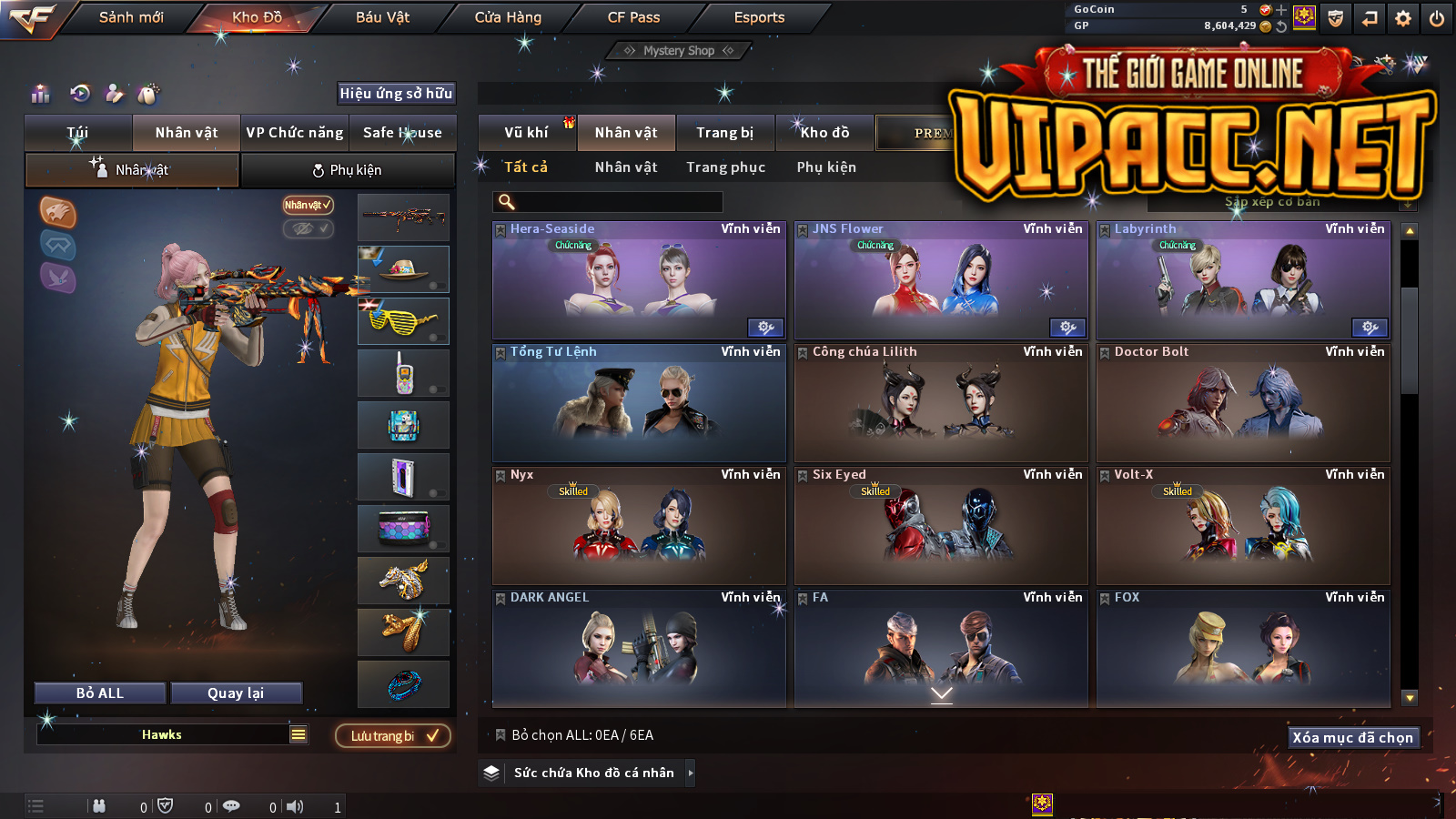1456x819 pixels.
Task: Open settings with the gear icon
Action: tap(1403, 18)
